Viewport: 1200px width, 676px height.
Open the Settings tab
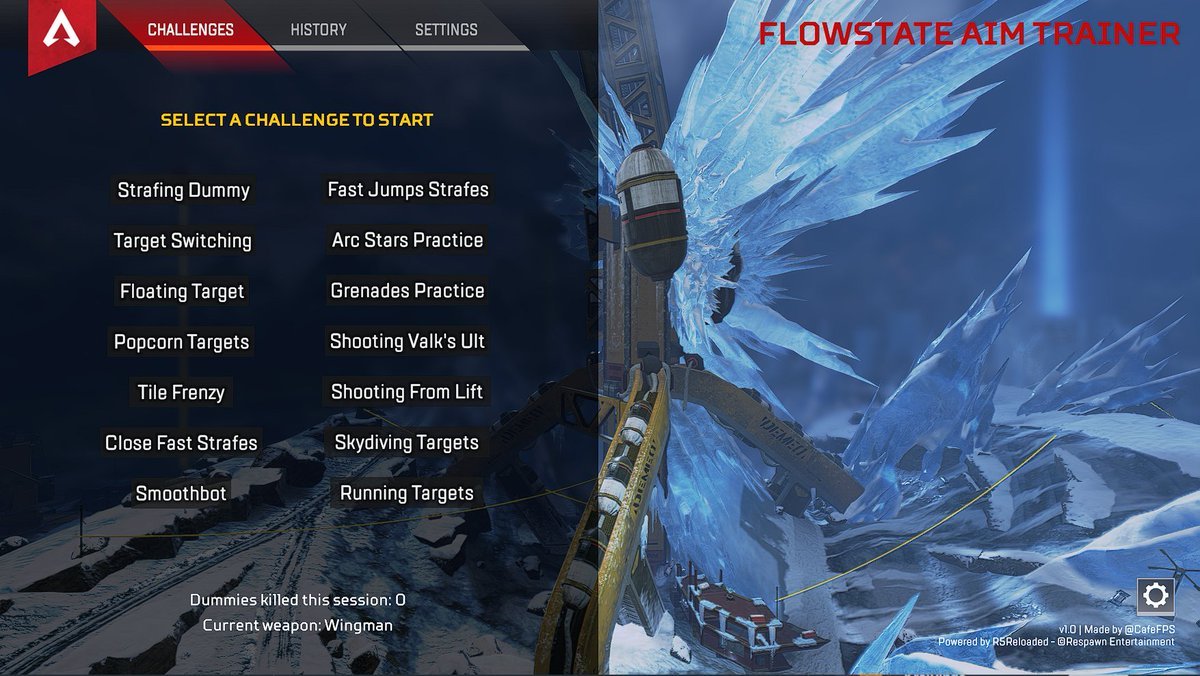pos(446,30)
